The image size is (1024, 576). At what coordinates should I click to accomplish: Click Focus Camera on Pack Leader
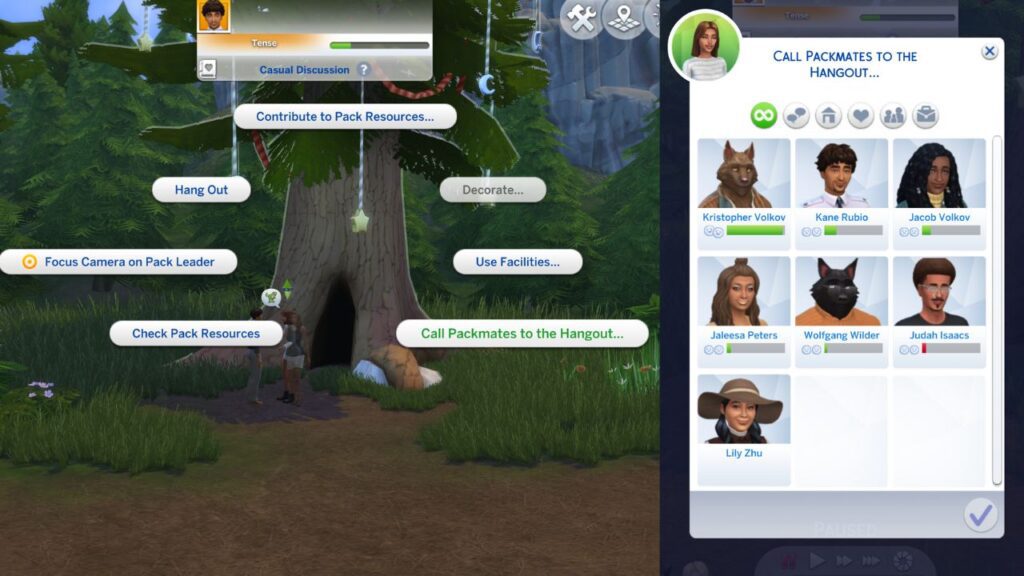(120, 262)
